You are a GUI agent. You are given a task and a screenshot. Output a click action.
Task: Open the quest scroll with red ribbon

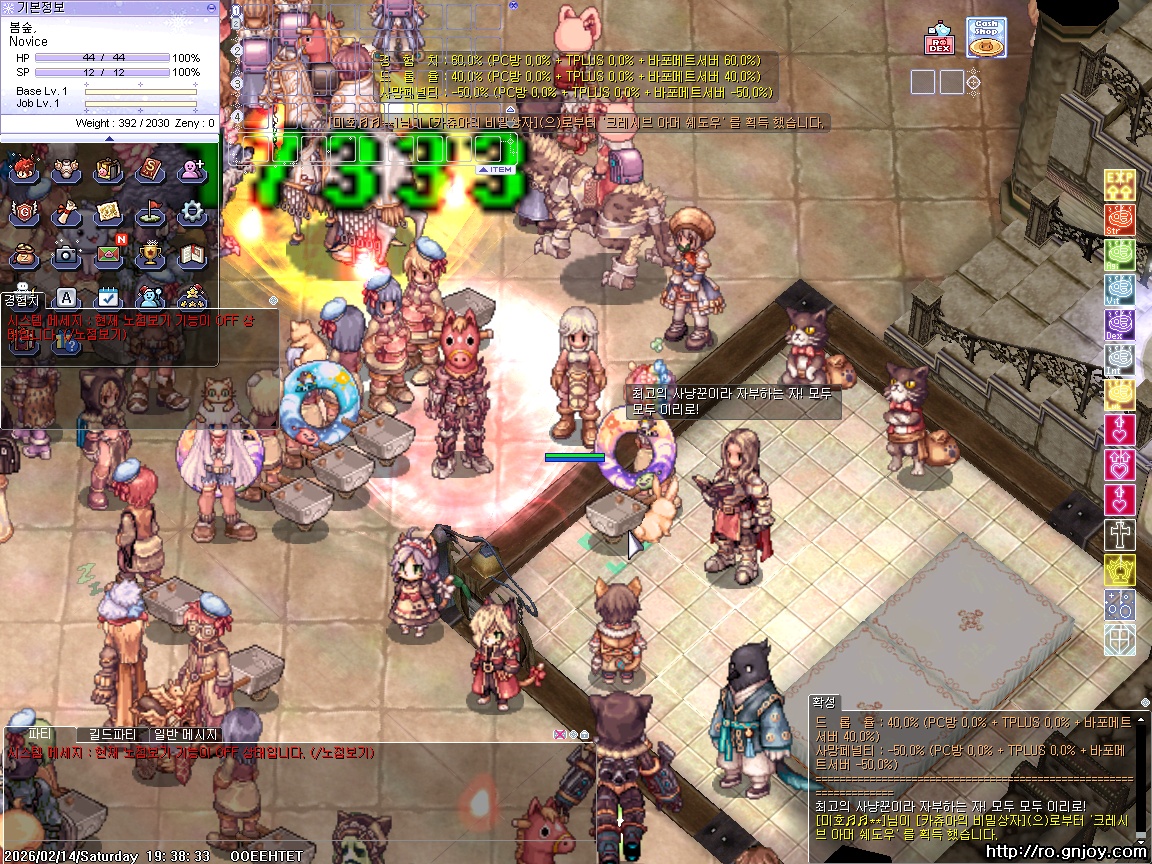(66, 212)
